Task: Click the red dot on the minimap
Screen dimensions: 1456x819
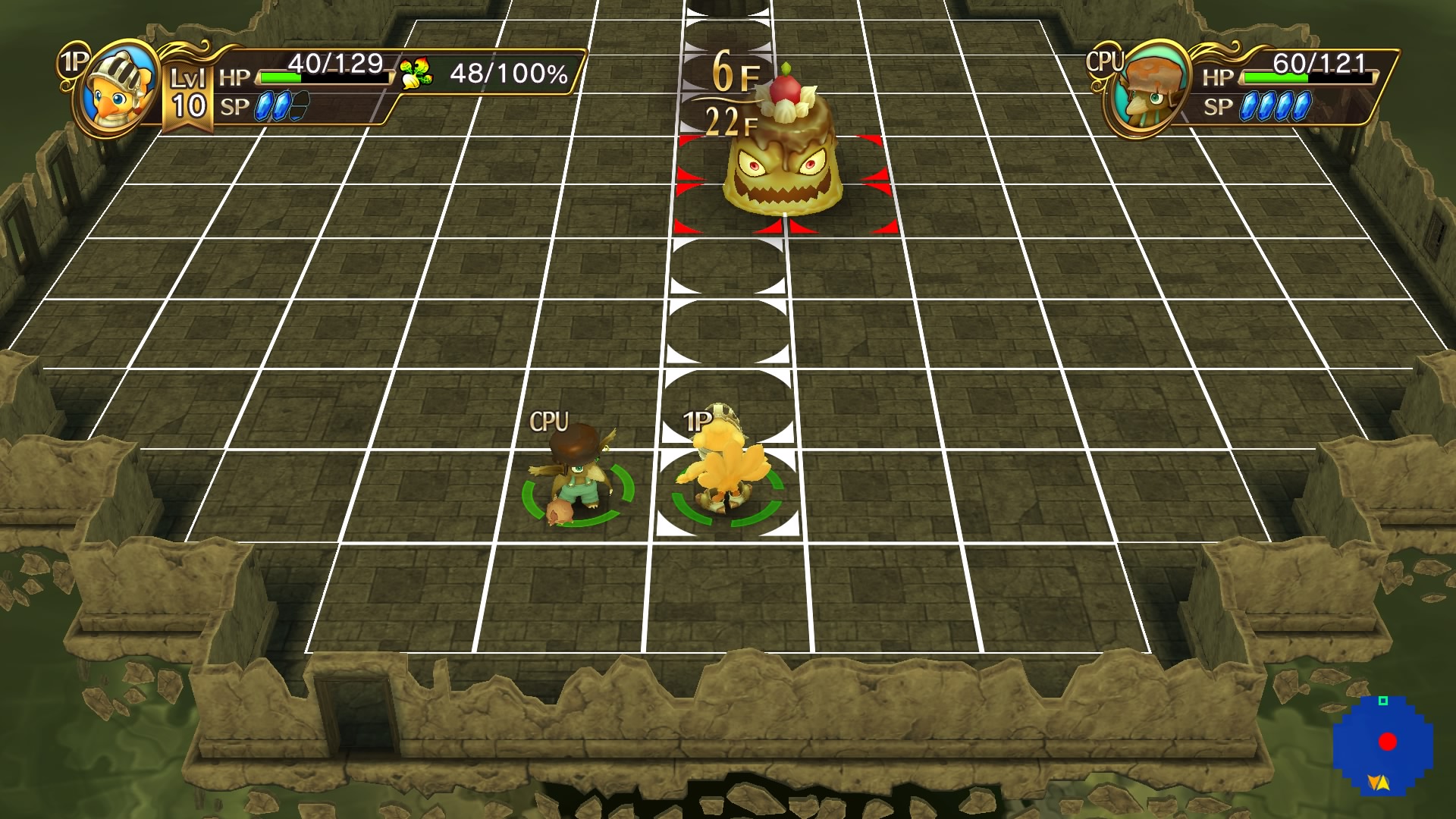Action: click(x=1388, y=741)
